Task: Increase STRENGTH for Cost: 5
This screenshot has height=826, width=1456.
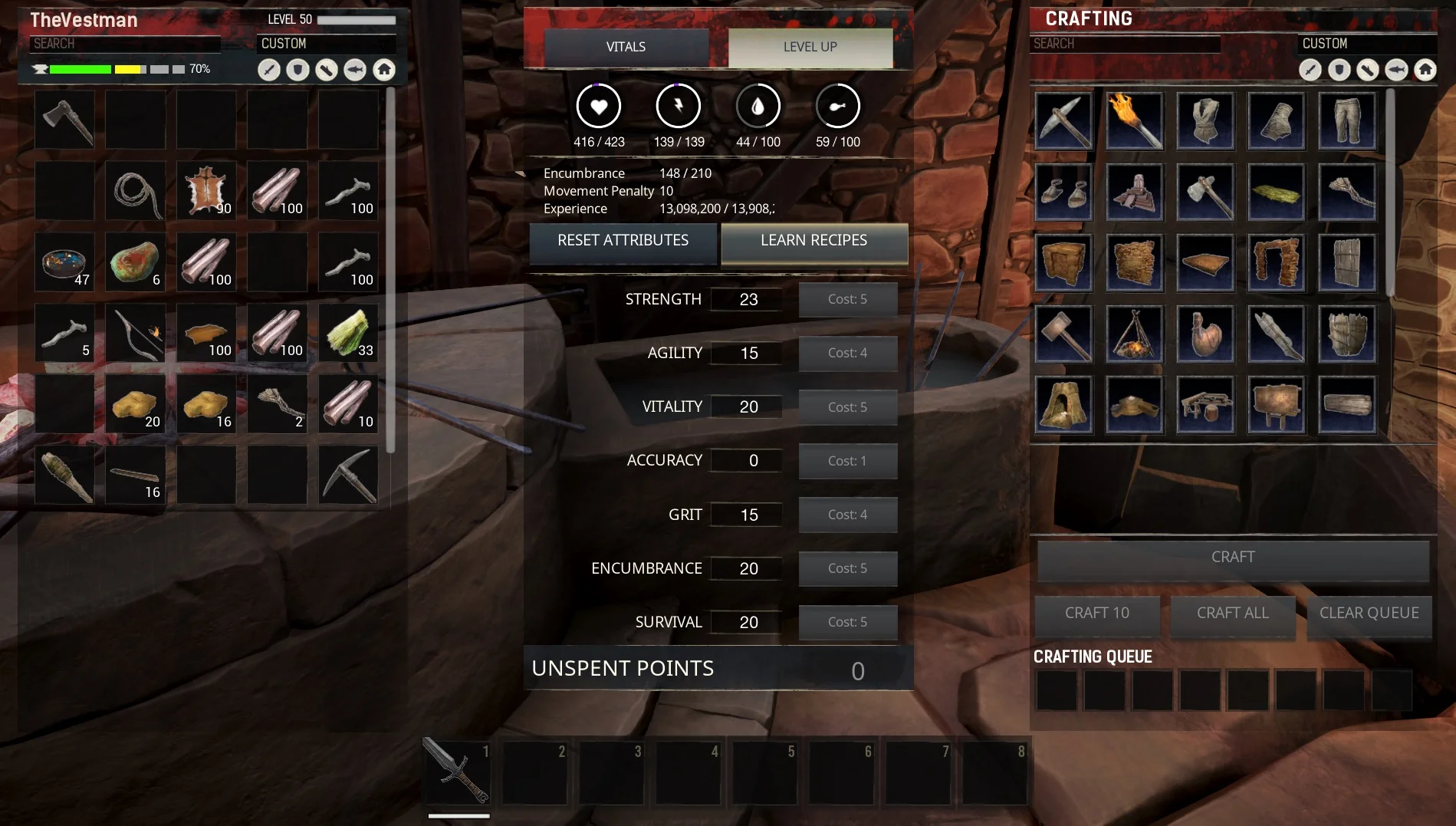Action: (x=847, y=299)
